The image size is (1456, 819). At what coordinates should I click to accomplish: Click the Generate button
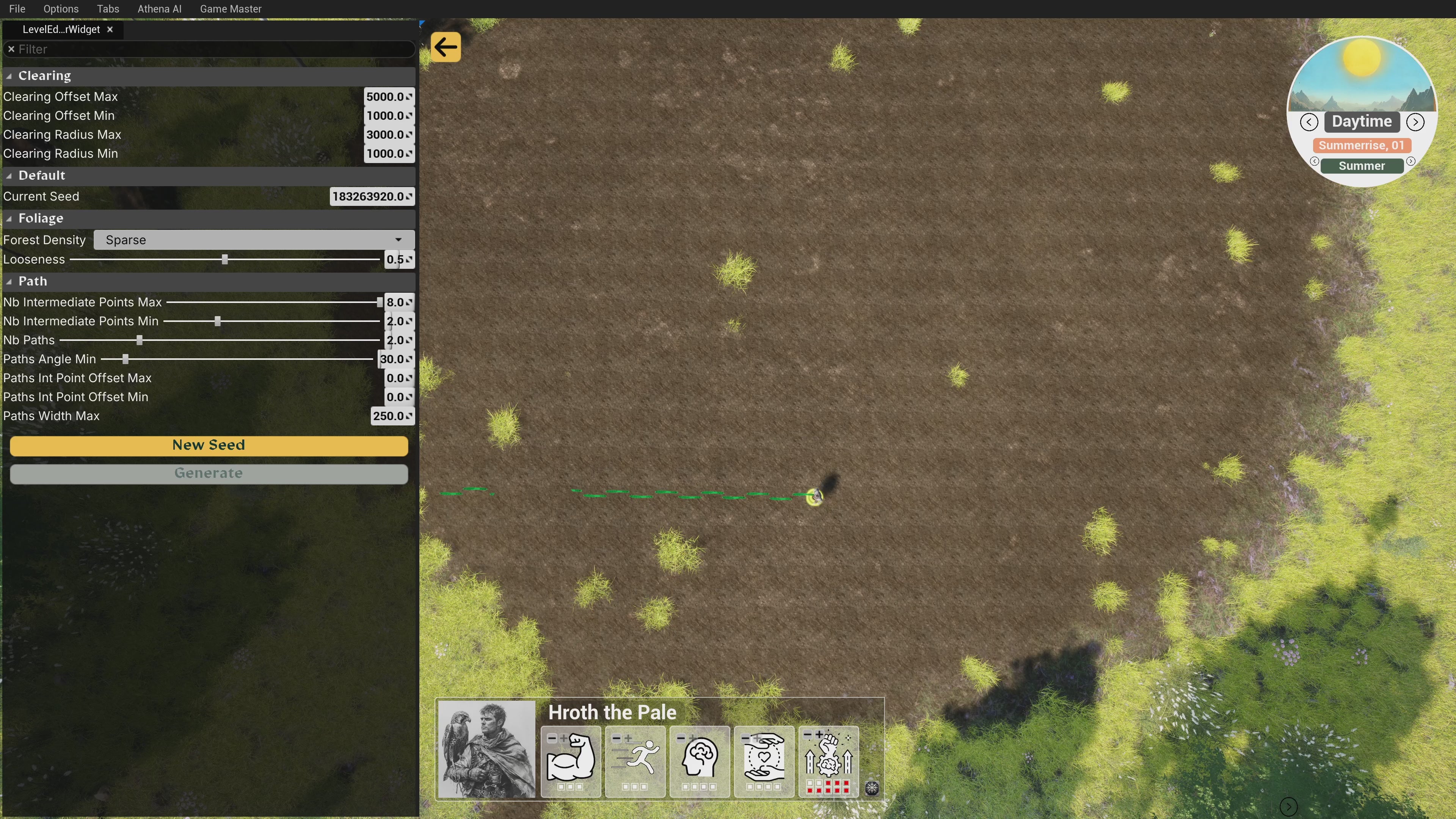(x=209, y=474)
